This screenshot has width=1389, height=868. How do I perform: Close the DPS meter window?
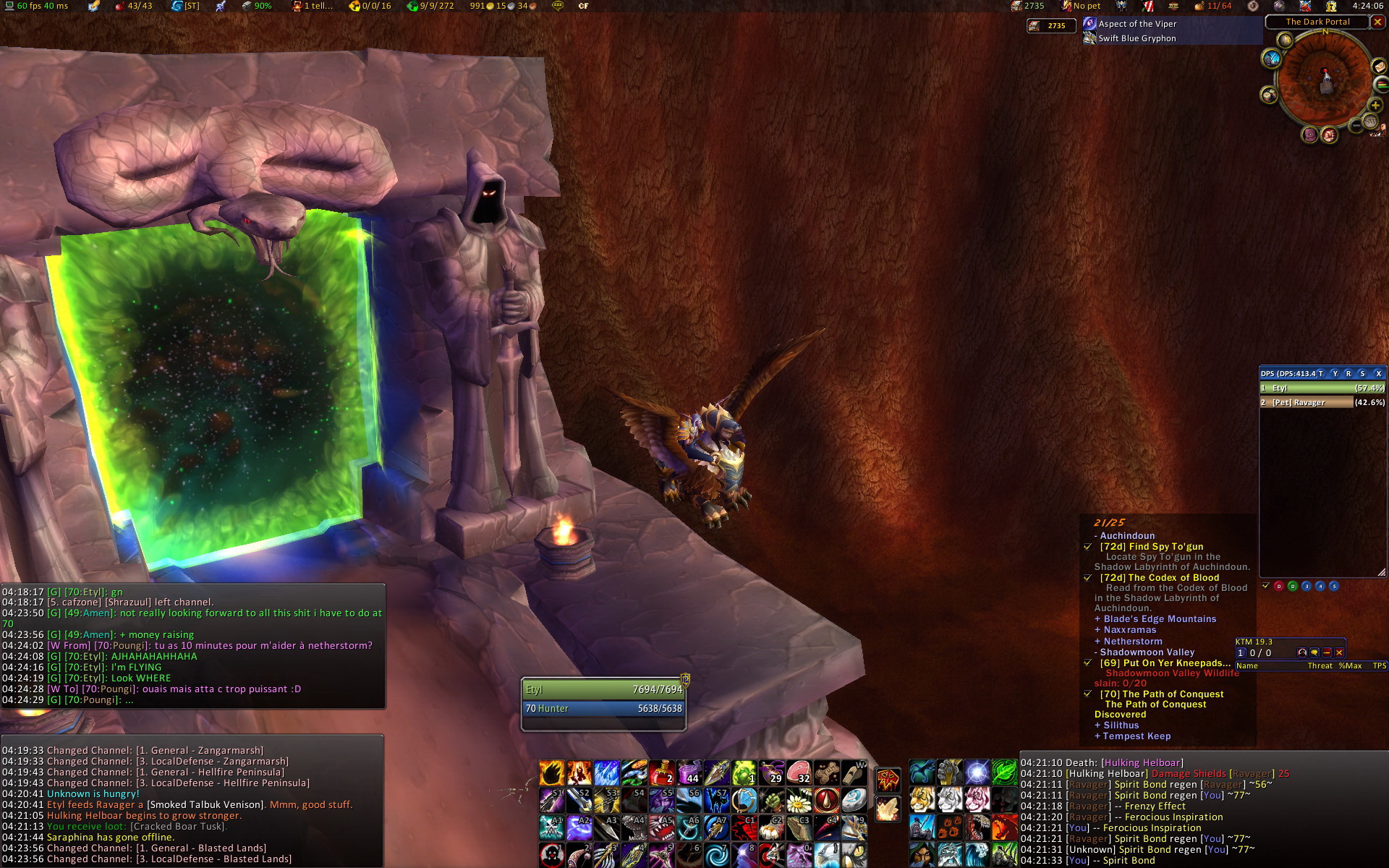(x=1378, y=373)
